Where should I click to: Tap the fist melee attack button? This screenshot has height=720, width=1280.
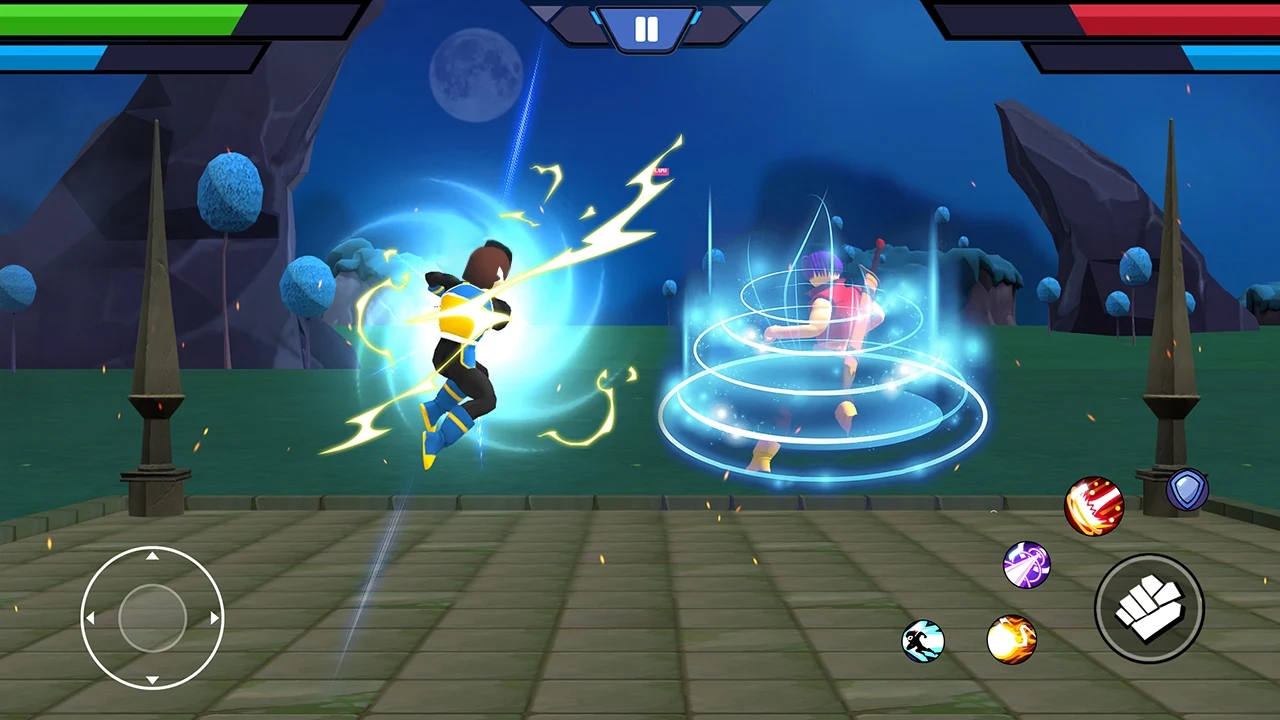1149,608
